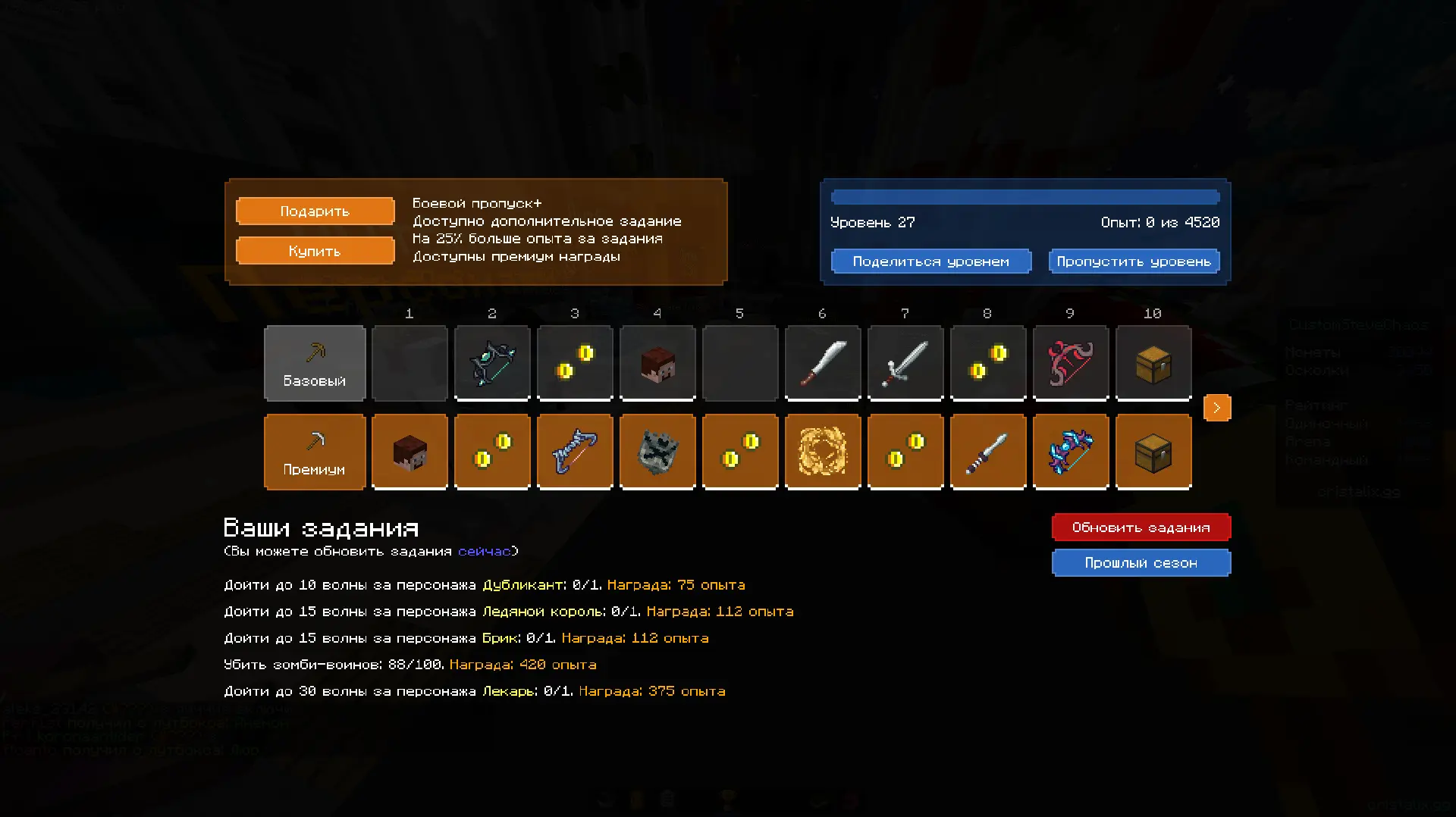Open Прошлый сезон previous season
Viewport: 1456px width, 817px height.
tap(1141, 563)
